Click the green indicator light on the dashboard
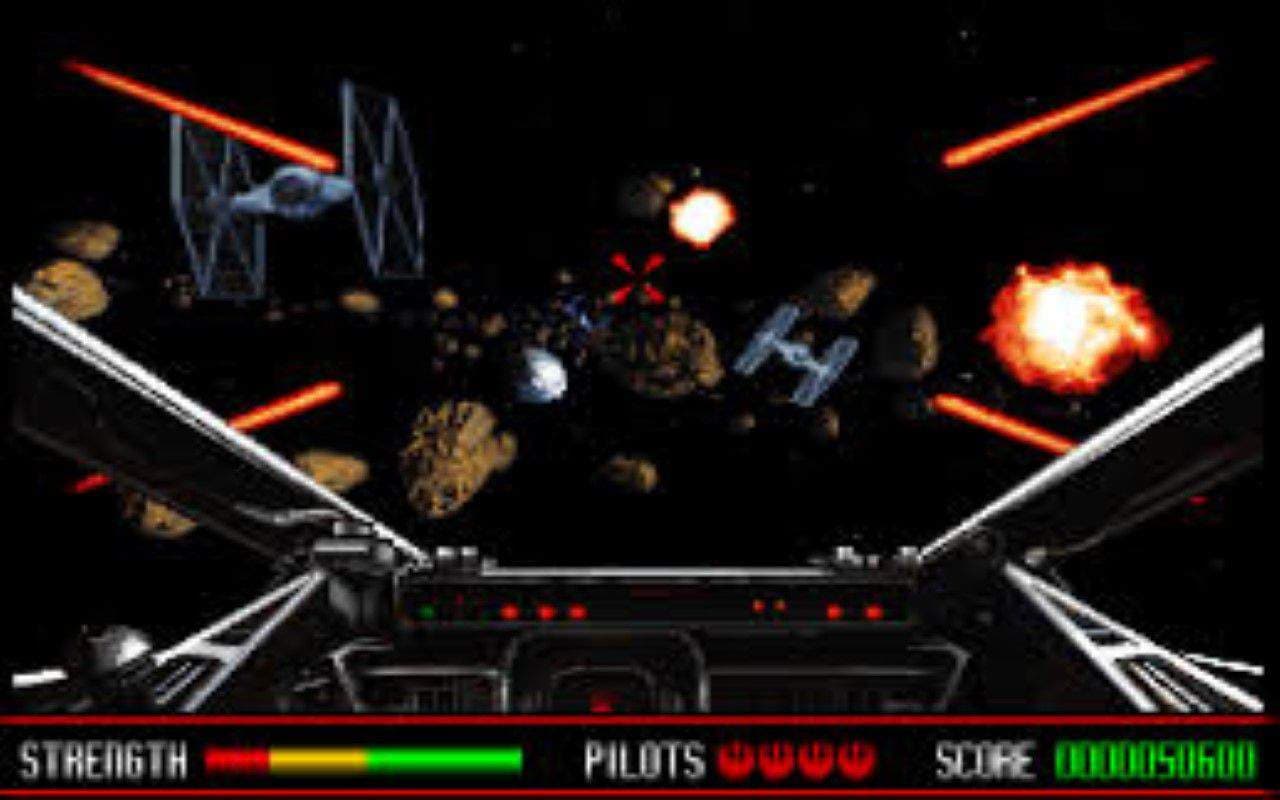The image size is (1280, 800). point(428,609)
